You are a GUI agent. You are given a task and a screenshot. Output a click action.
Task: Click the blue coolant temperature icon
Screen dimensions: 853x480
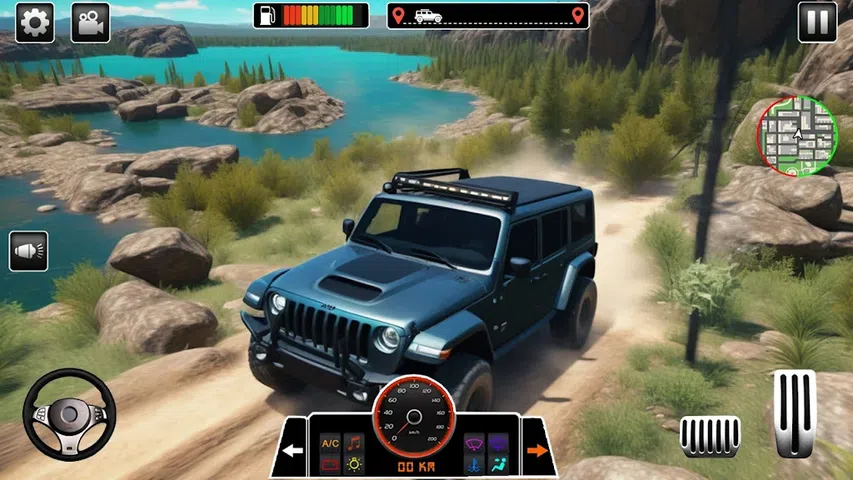(475, 465)
